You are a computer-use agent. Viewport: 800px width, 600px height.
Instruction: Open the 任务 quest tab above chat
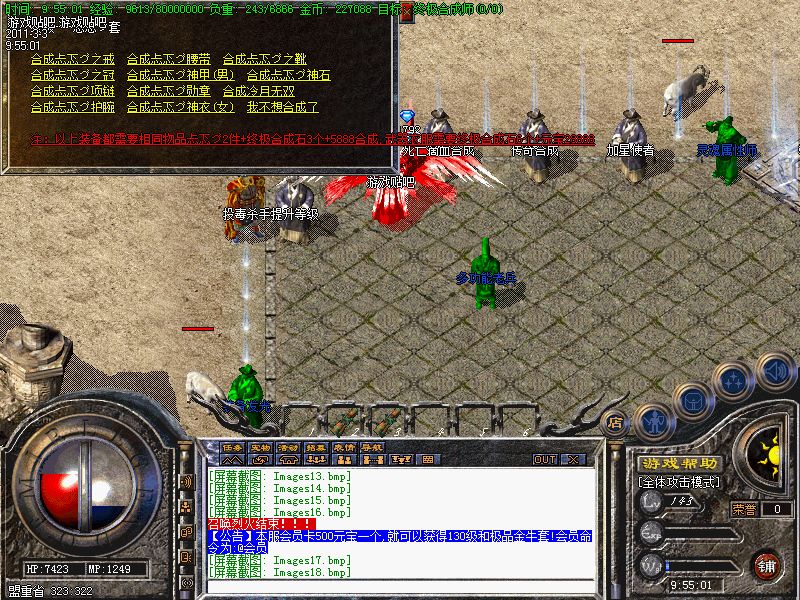[x=232, y=447]
